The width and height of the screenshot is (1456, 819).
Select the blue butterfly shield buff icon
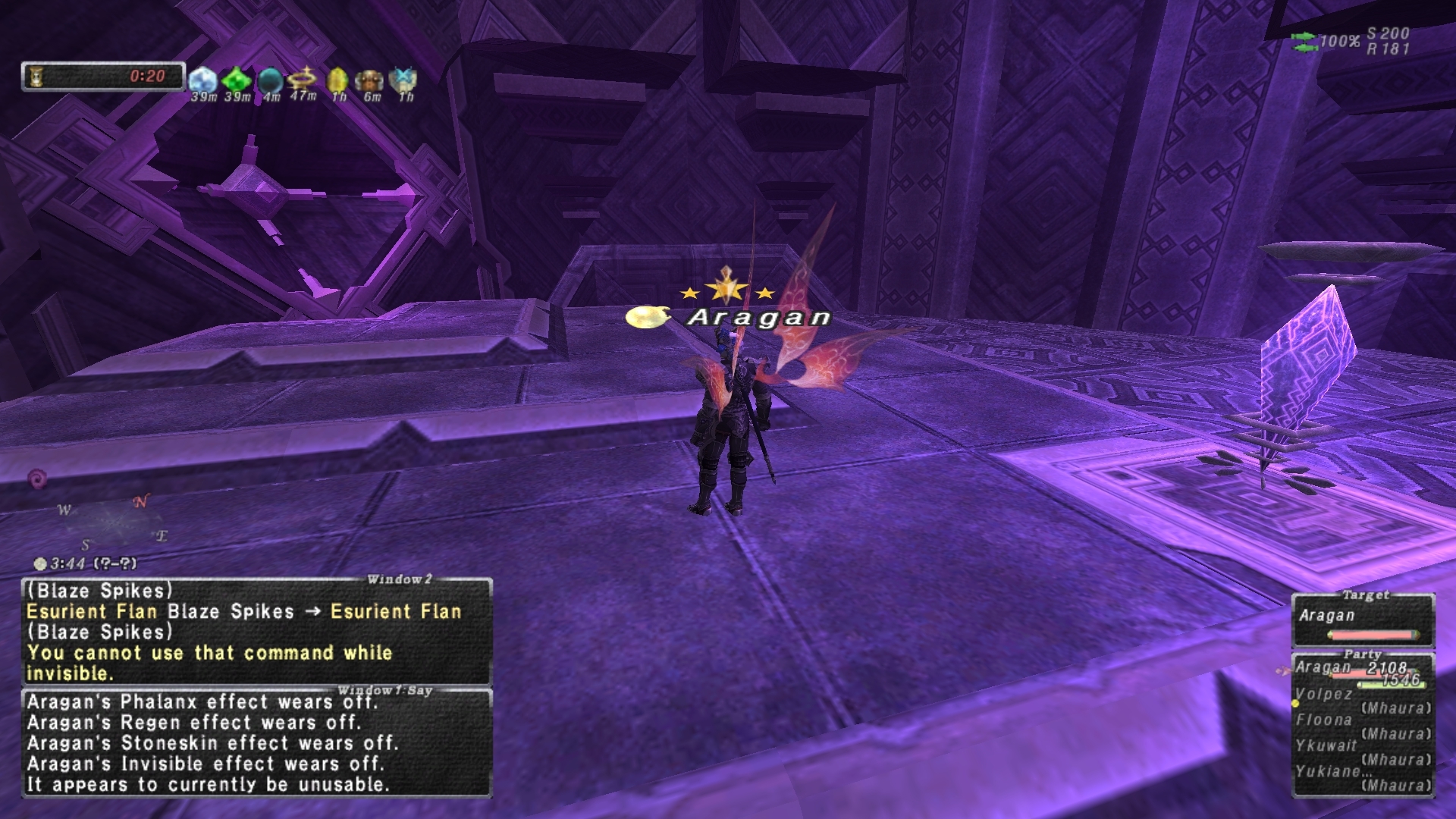pyautogui.click(x=403, y=80)
